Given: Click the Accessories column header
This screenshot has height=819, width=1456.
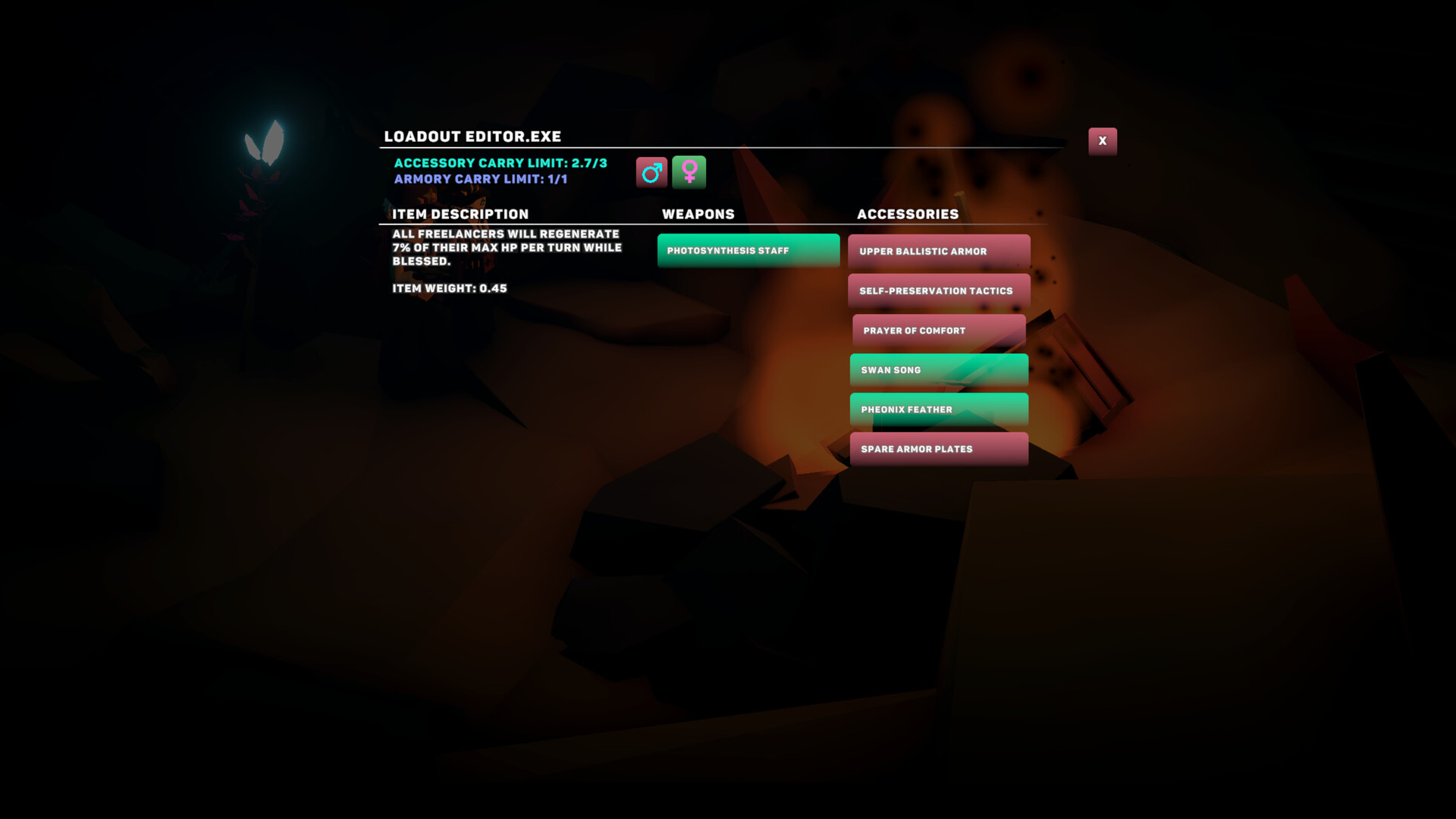Looking at the screenshot, I should pyautogui.click(x=908, y=214).
